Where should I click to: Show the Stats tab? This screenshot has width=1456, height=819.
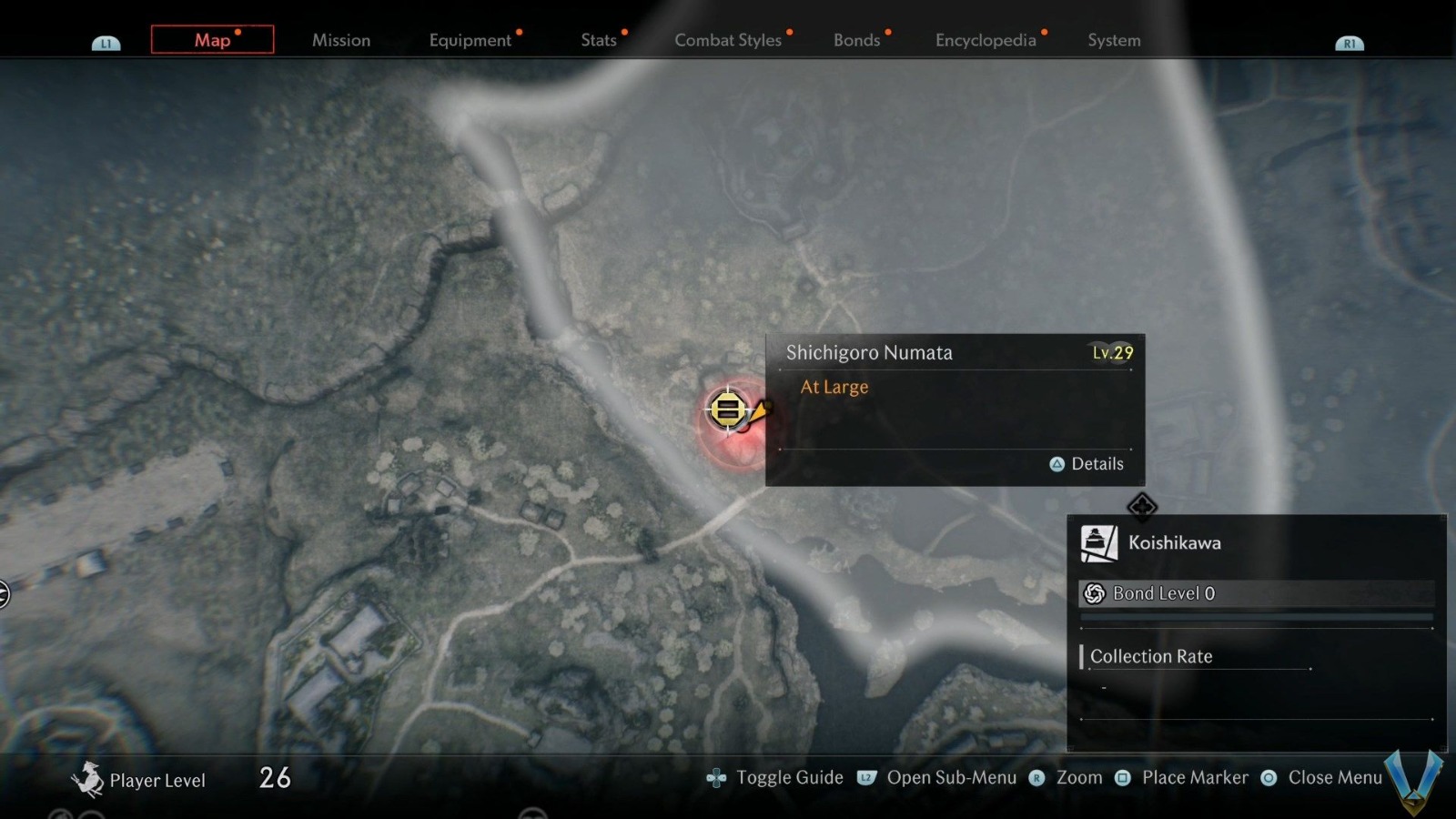[598, 40]
